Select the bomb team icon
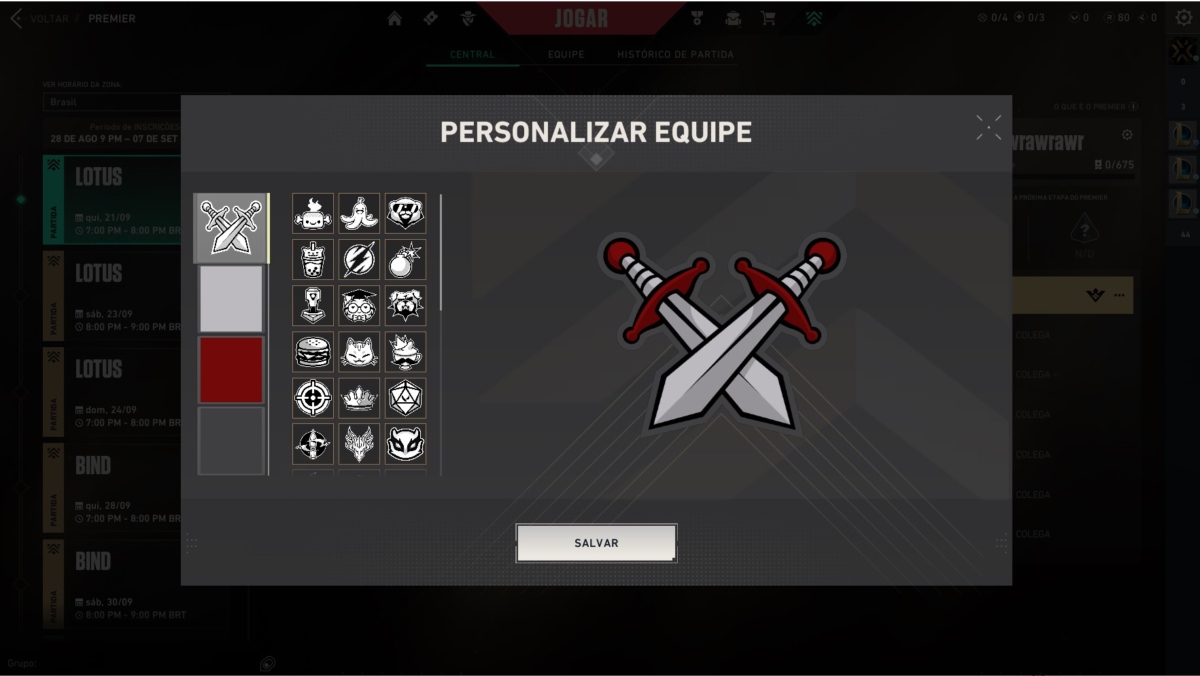The height and width of the screenshot is (676, 1200). click(405, 260)
